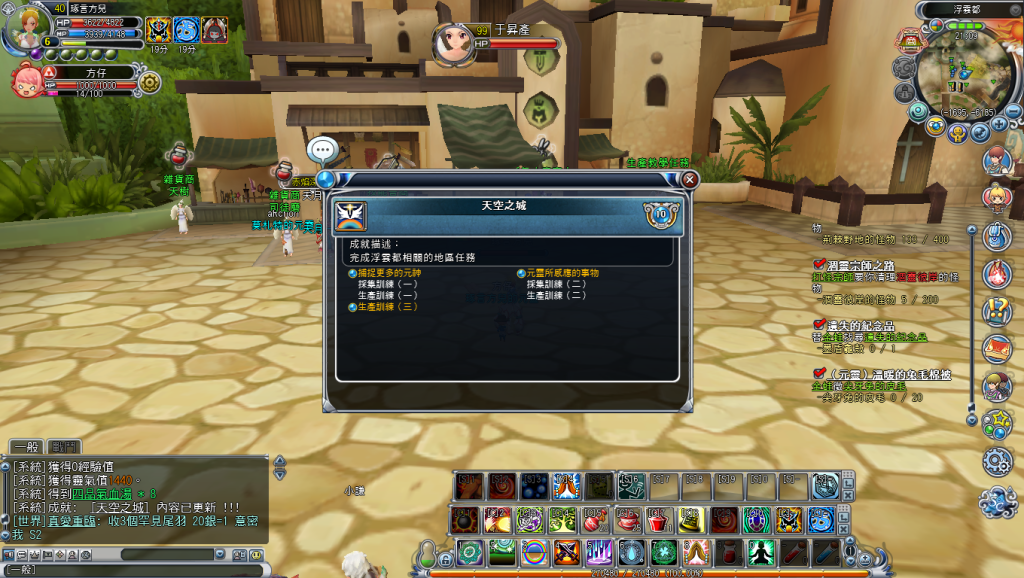Zoom in the minimap with plus button
This screenshot has height=578, width=1024.
click(999, 123)
